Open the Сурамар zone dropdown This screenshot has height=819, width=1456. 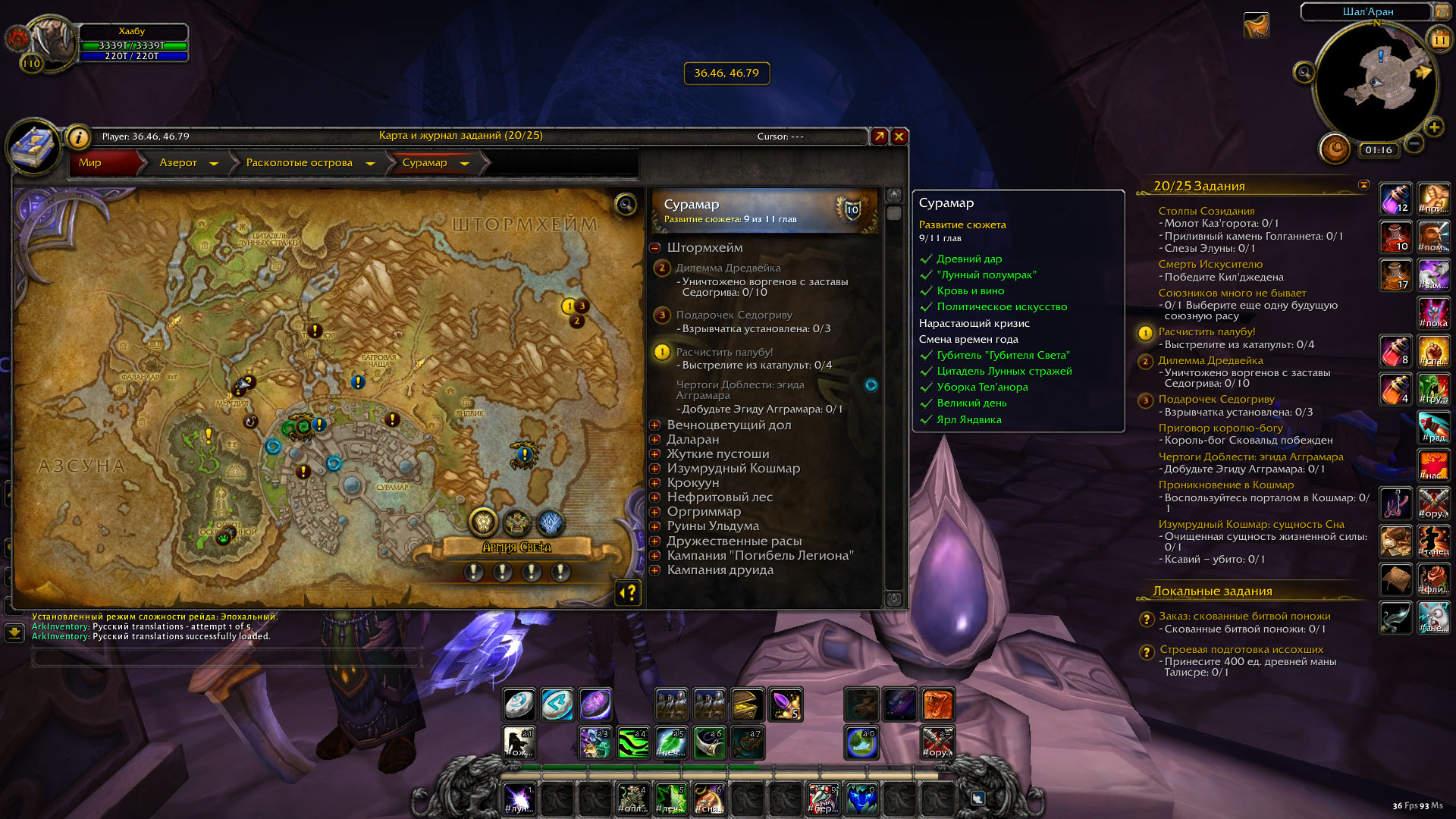pyautogui.click(x=464, y=163)
